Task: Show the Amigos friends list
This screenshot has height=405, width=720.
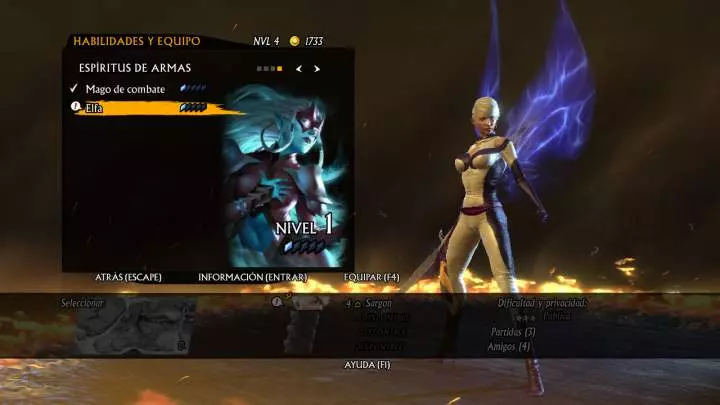Action: [x=510, y=347]
